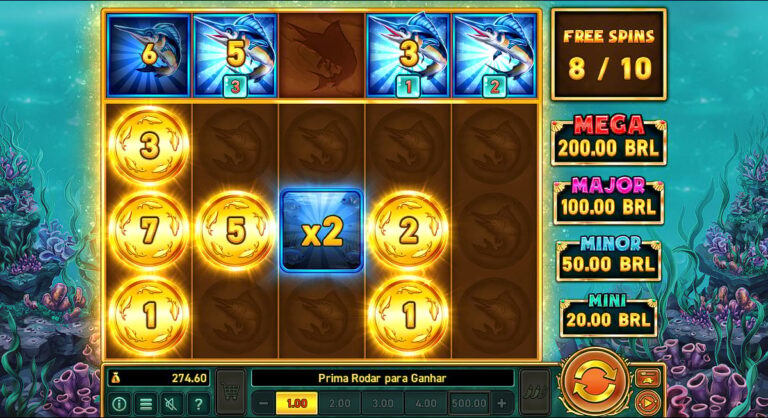
Task: Toggle the turbo spin arrows button
Action: click(537, 392)
